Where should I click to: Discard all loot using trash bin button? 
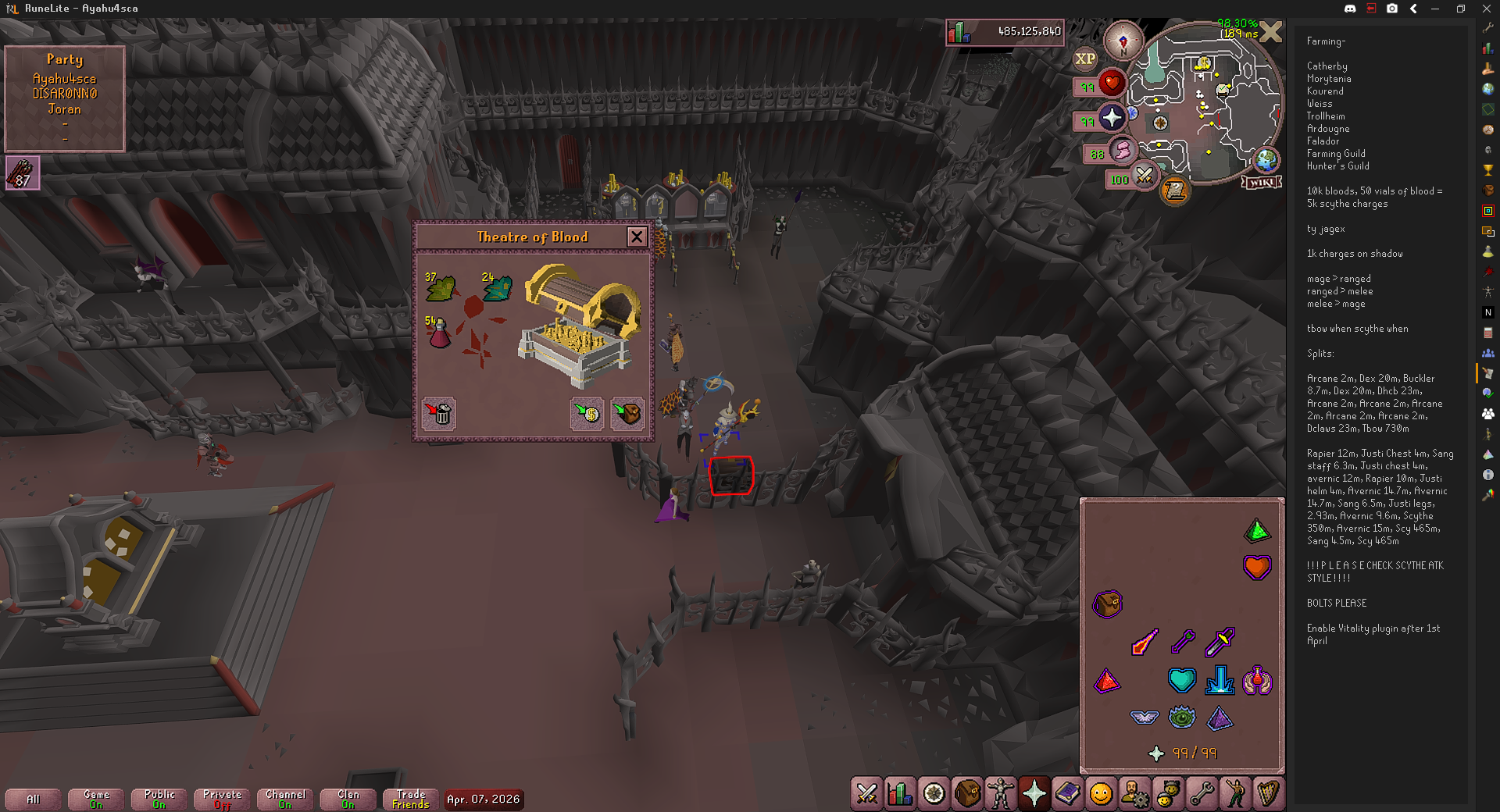point(439,413)
